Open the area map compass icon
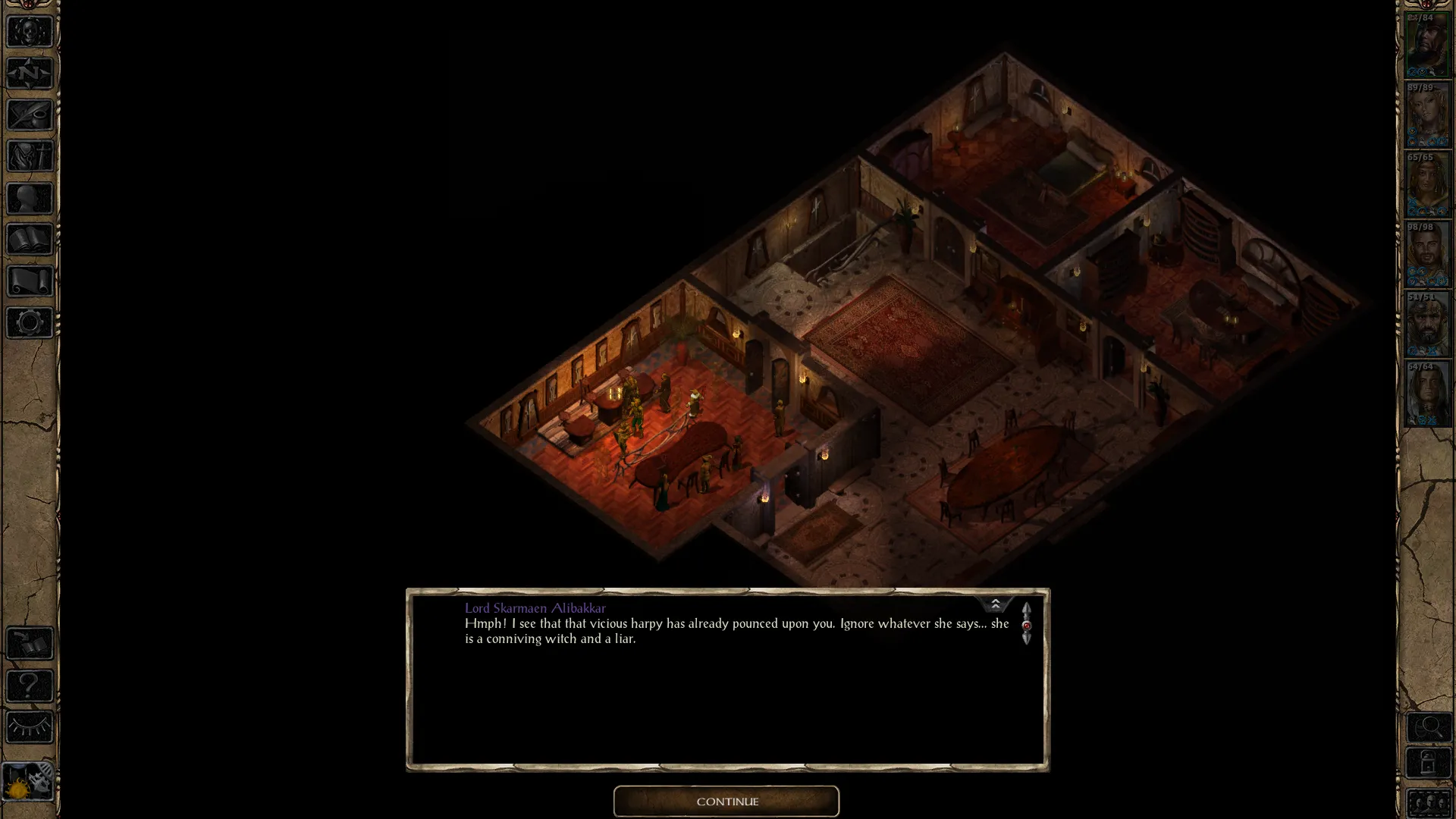The image size is (1456, 819). point(30,74)
